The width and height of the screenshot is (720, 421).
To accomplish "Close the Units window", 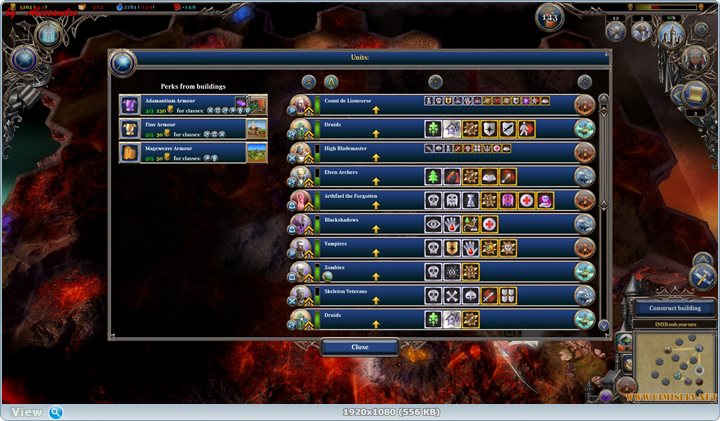I will 360,347.
